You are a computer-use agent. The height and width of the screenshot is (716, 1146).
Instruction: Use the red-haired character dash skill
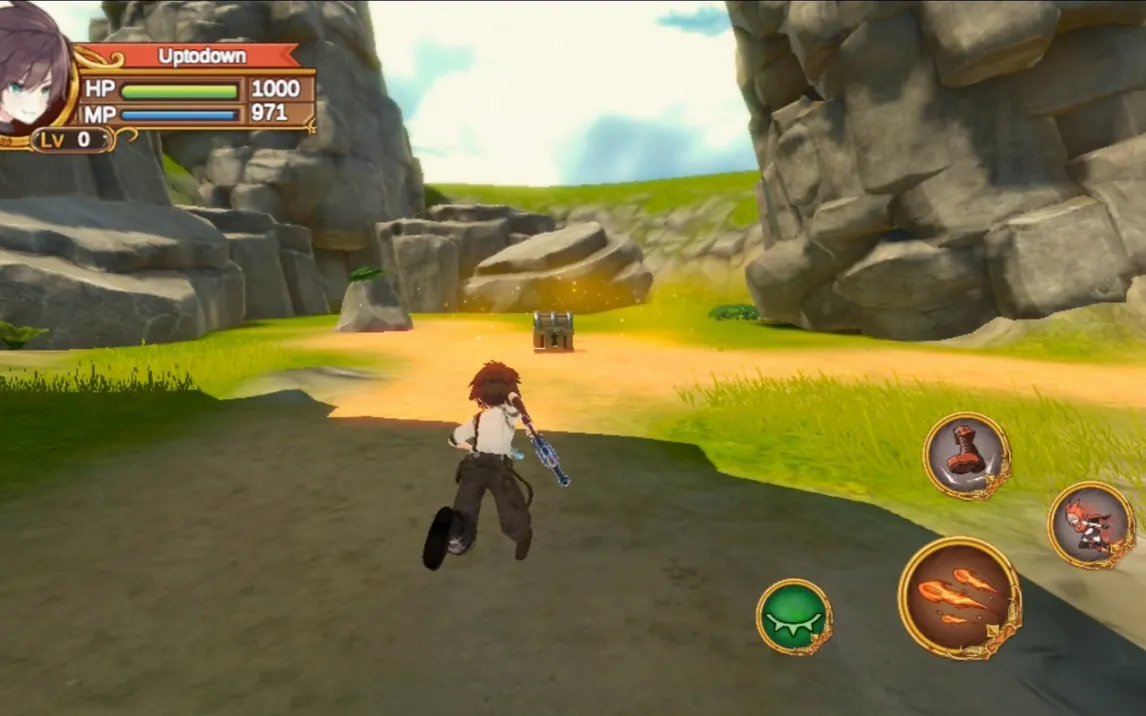[x=1090, y=524]
